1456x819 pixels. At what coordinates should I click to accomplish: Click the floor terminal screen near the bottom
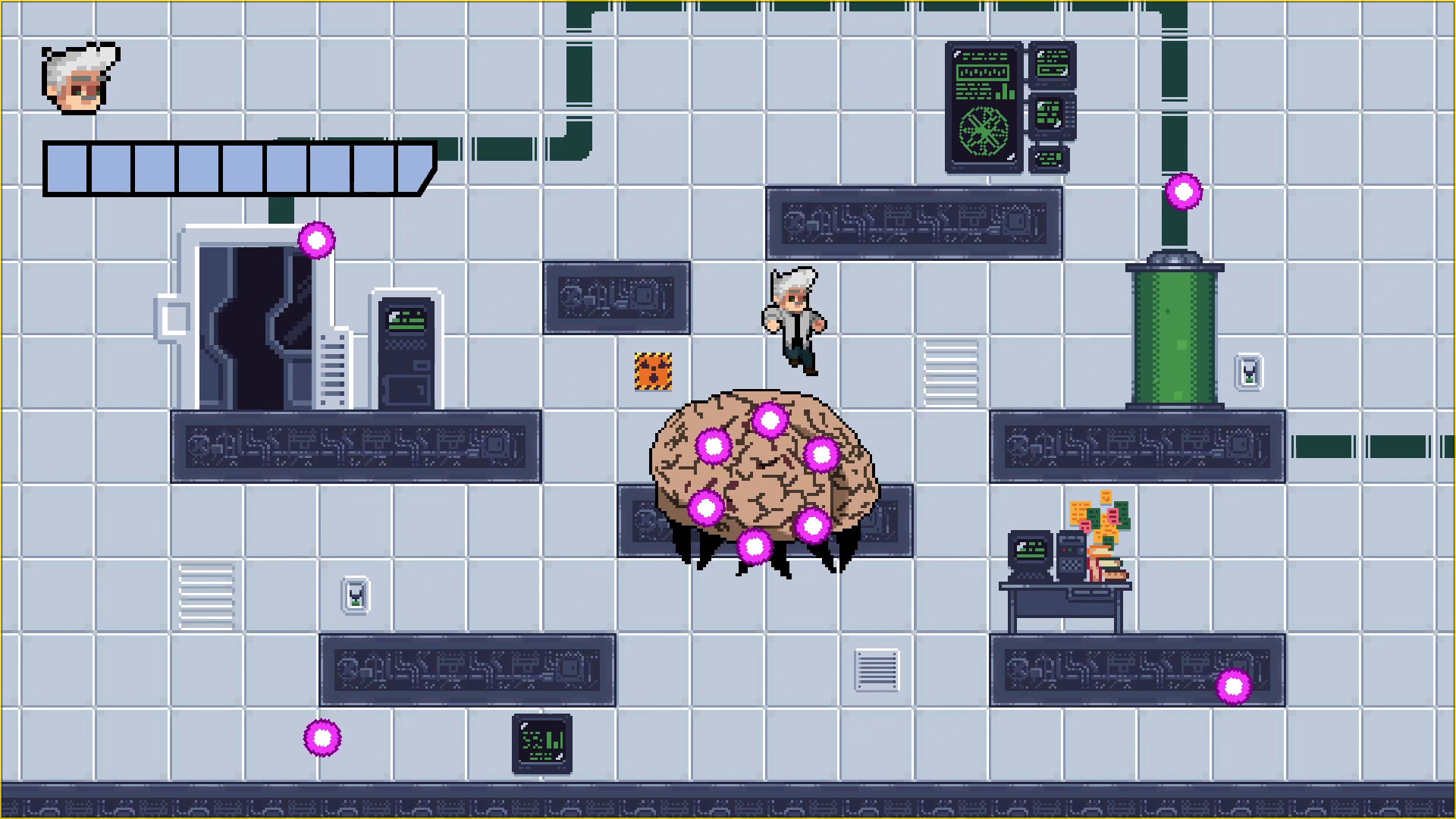click(542, 745)
